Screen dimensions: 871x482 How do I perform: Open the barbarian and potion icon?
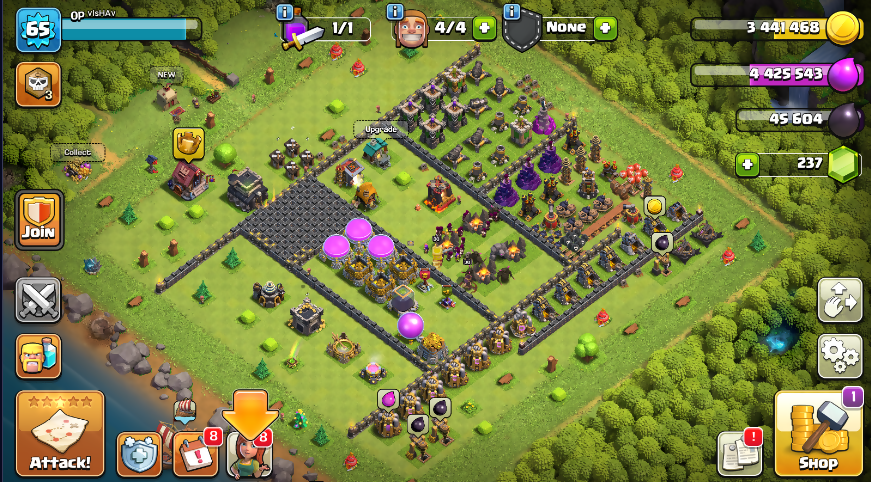coord(38,356)
